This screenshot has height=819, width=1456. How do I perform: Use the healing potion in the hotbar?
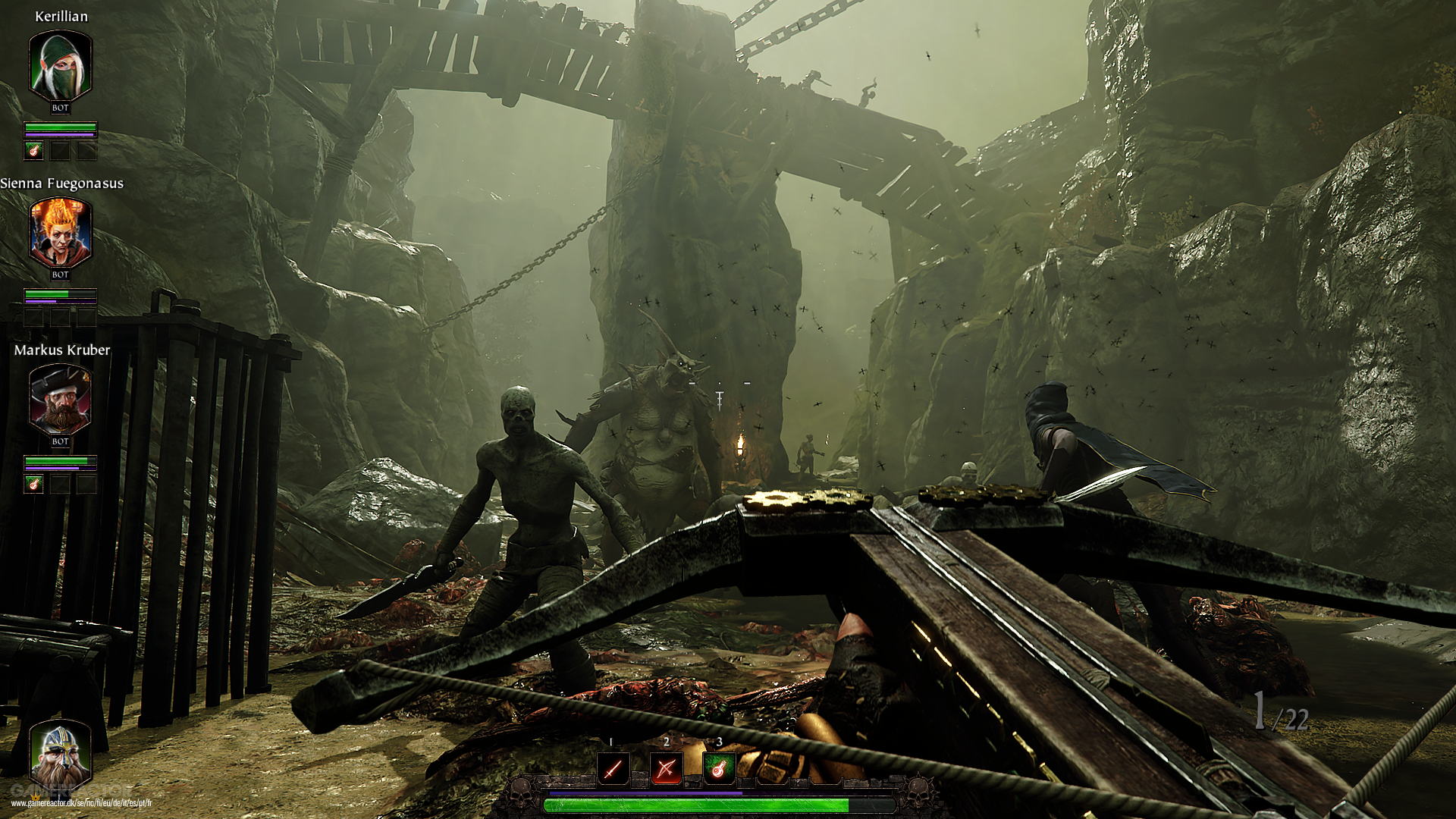tap(718, 769)
